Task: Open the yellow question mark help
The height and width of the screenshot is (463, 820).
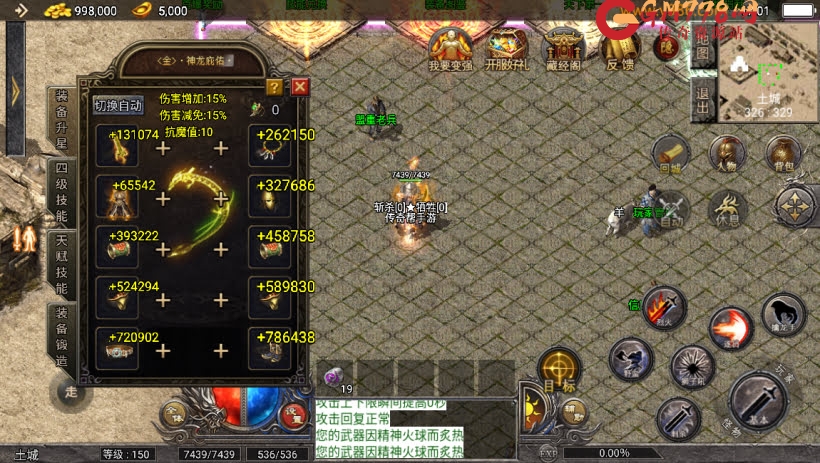Action: pos(274,87)
